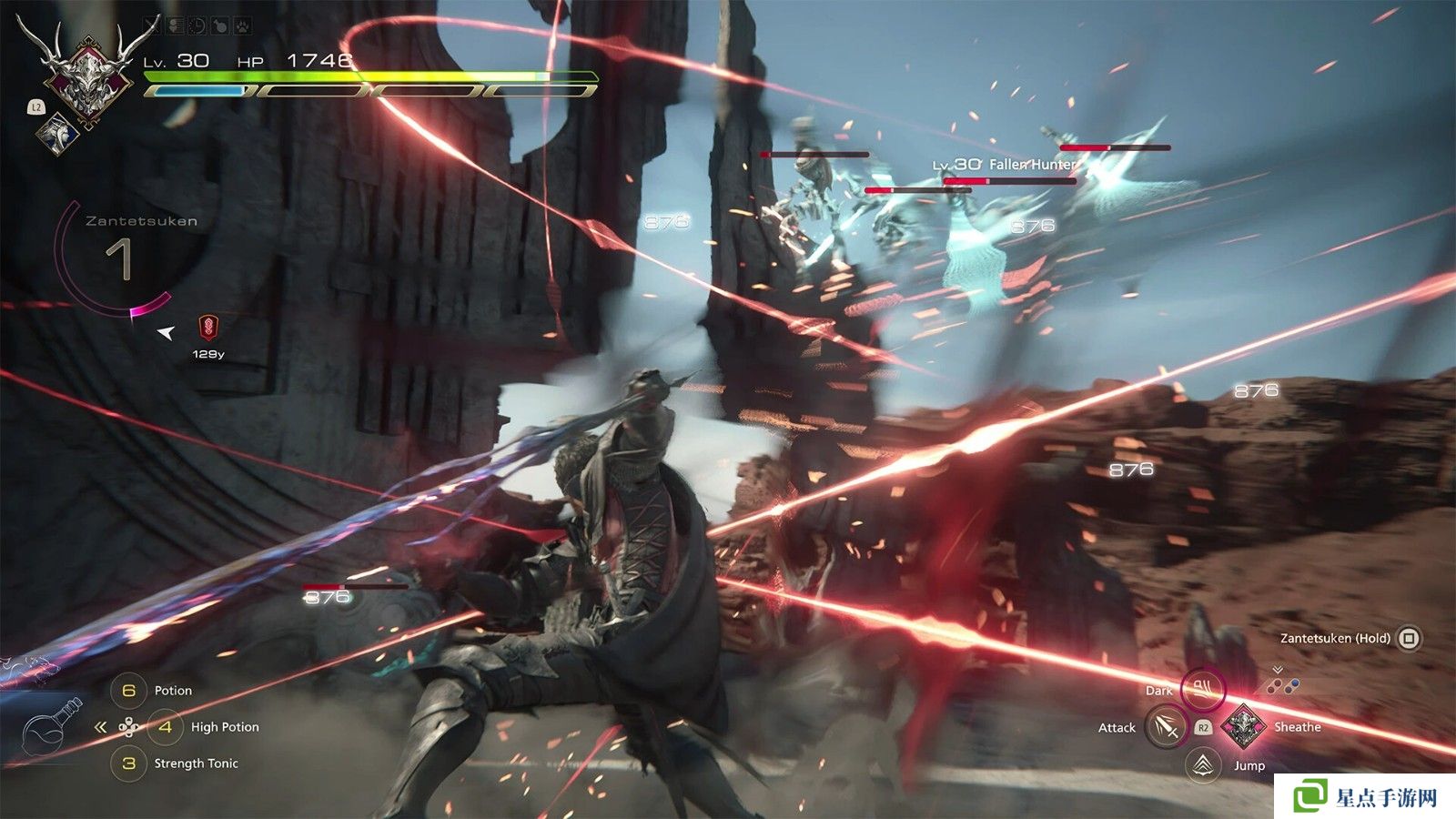Click the Sheathe Odin diamond icon
The height and width of the screenshot is (819, 1456).
(1241, 726)
